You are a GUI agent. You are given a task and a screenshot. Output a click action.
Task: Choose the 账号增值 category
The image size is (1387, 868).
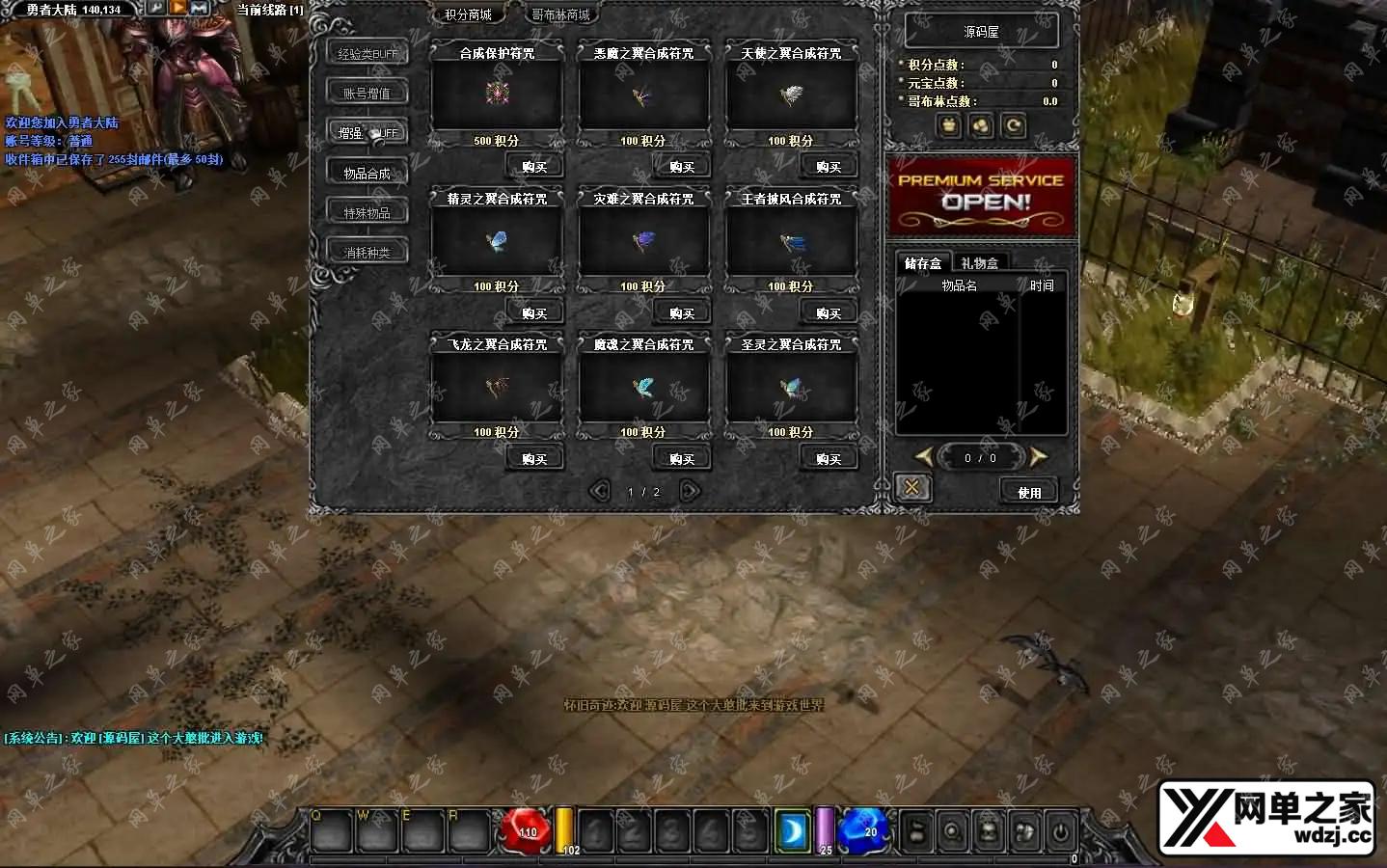367,94
